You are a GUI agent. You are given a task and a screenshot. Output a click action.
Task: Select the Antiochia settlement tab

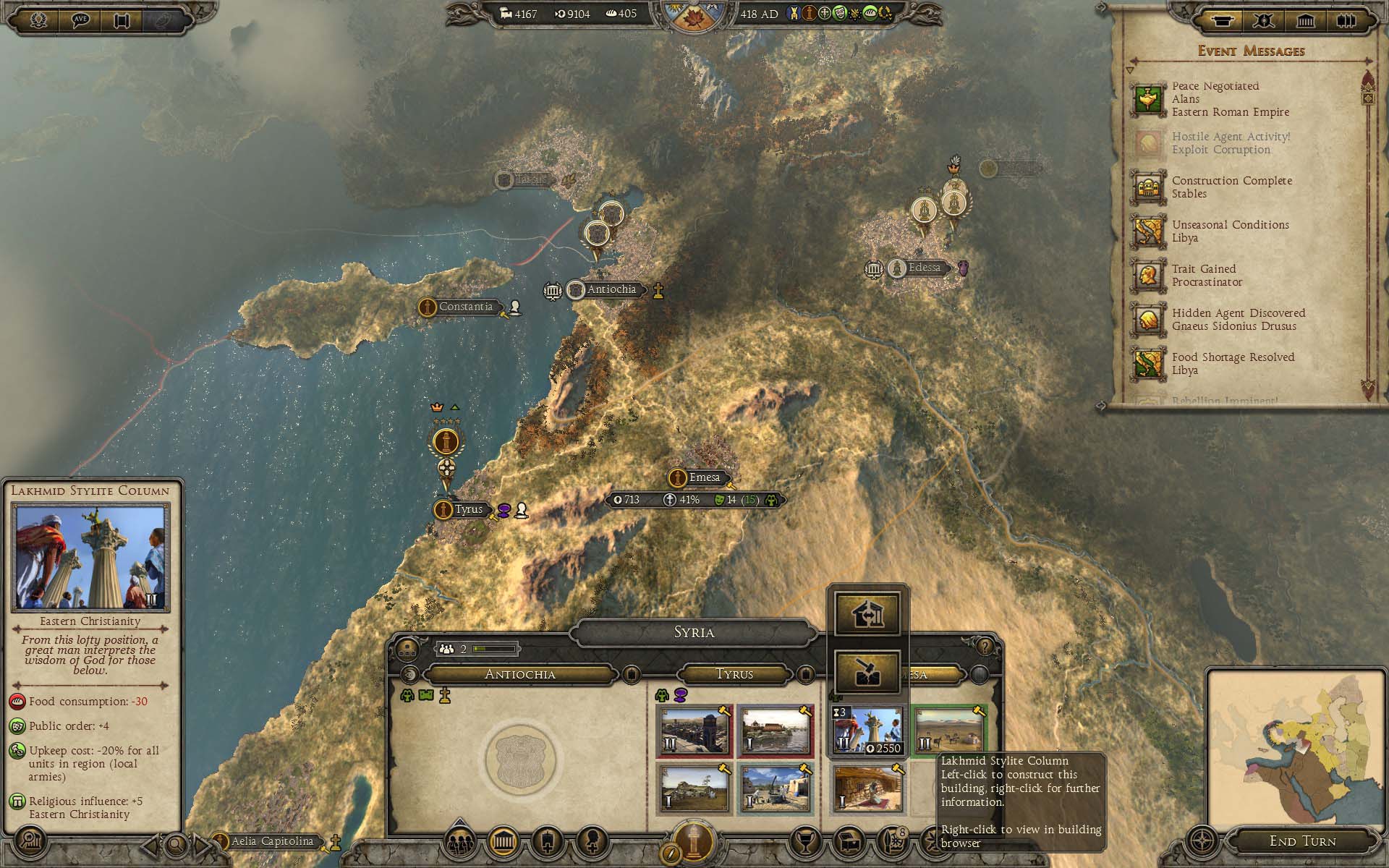pos(519,674)
